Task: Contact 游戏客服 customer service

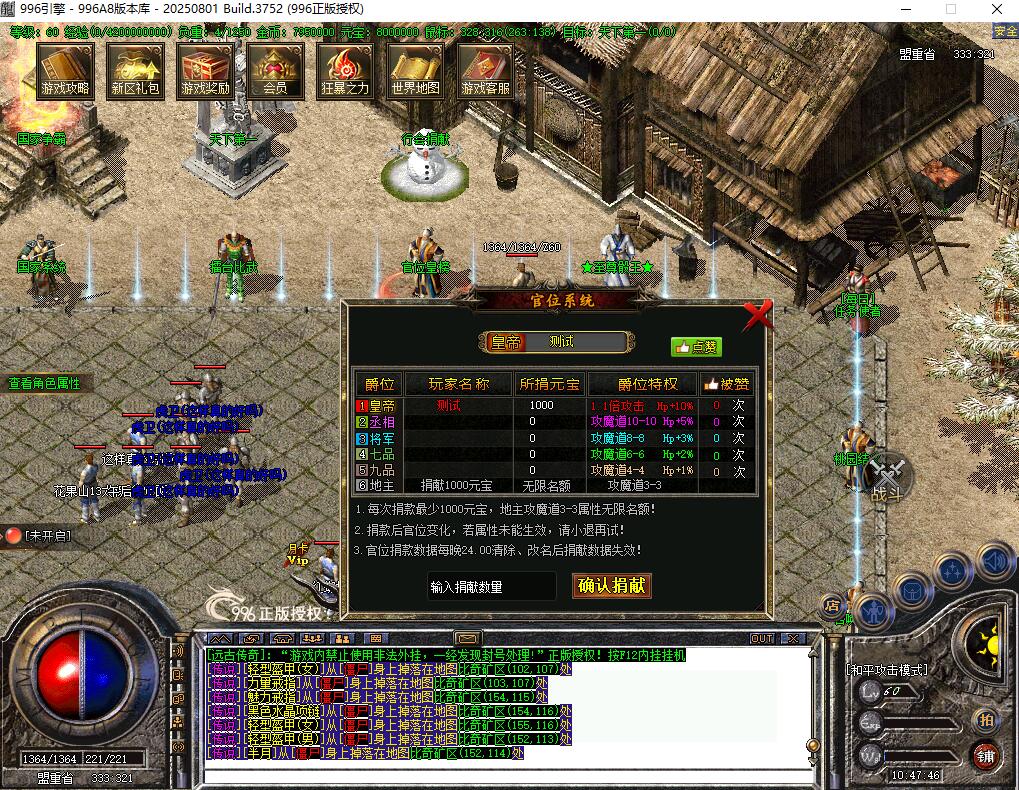Action: click(x=485, y=72)
